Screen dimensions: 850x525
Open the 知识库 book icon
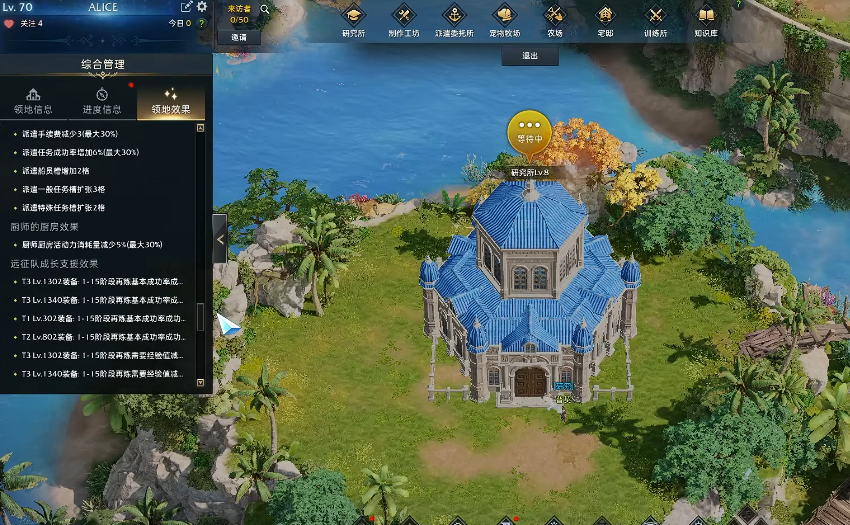(x=706, y=20)
